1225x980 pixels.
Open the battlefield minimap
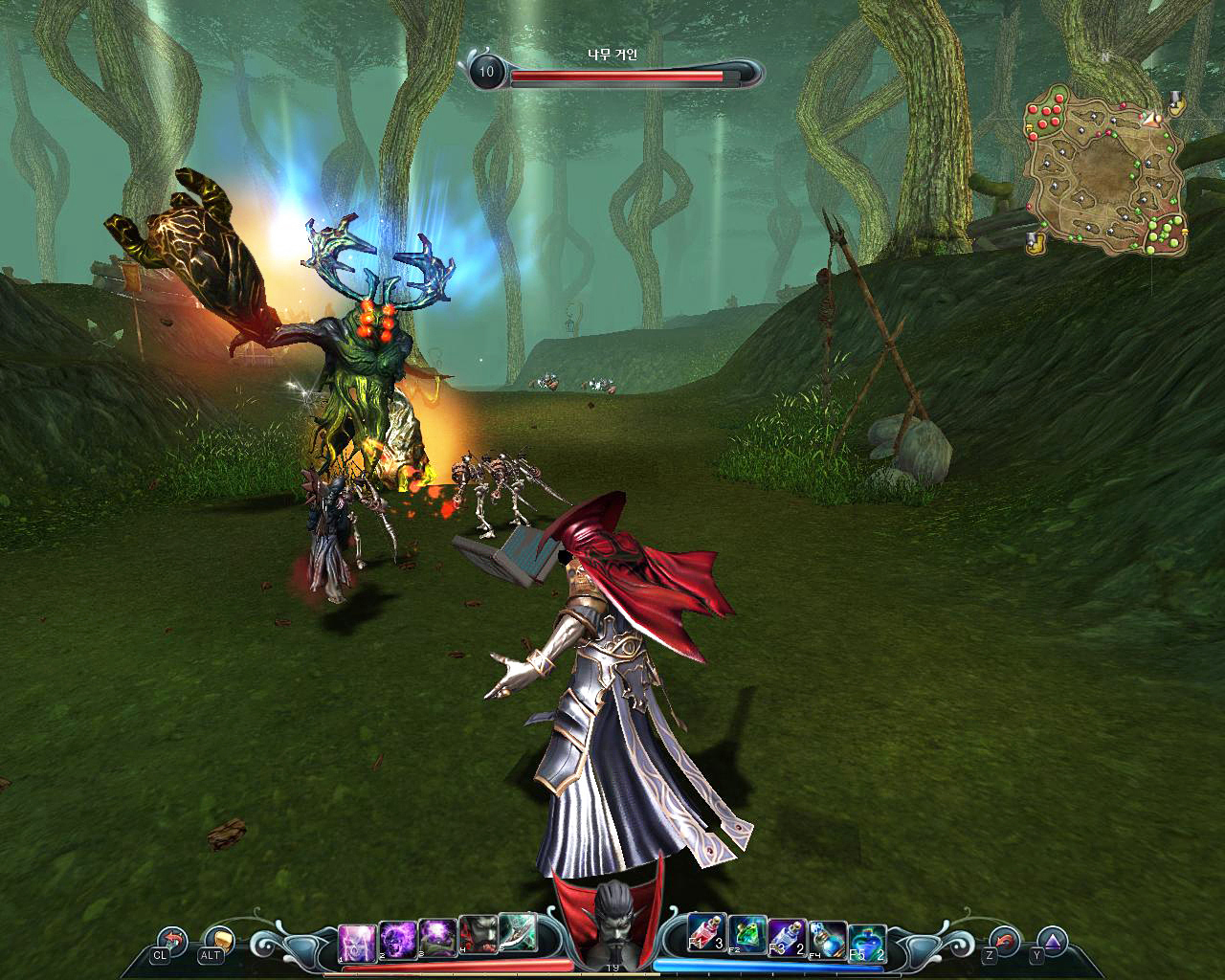[1107, 172]
